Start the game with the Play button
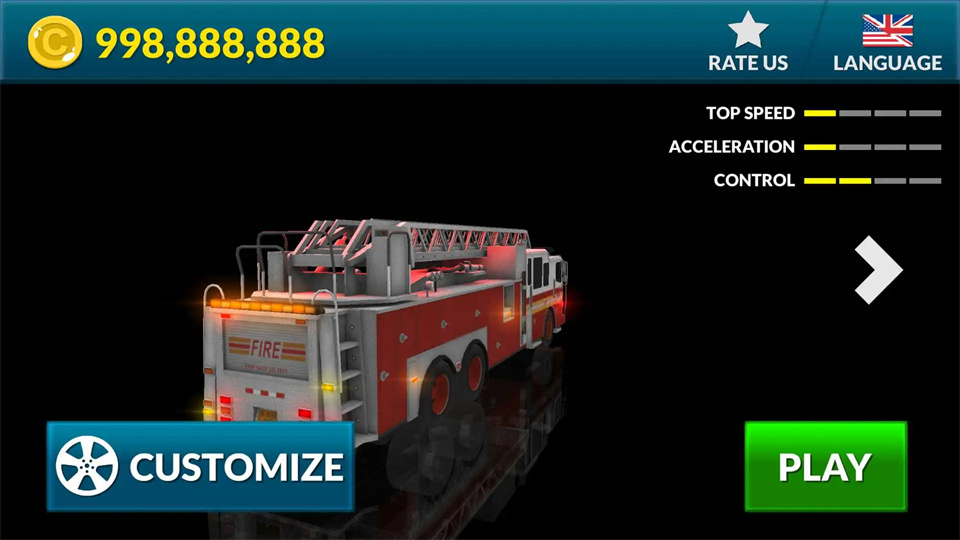Viewport: 960px width, 540px height. click(x=825, y=466)
